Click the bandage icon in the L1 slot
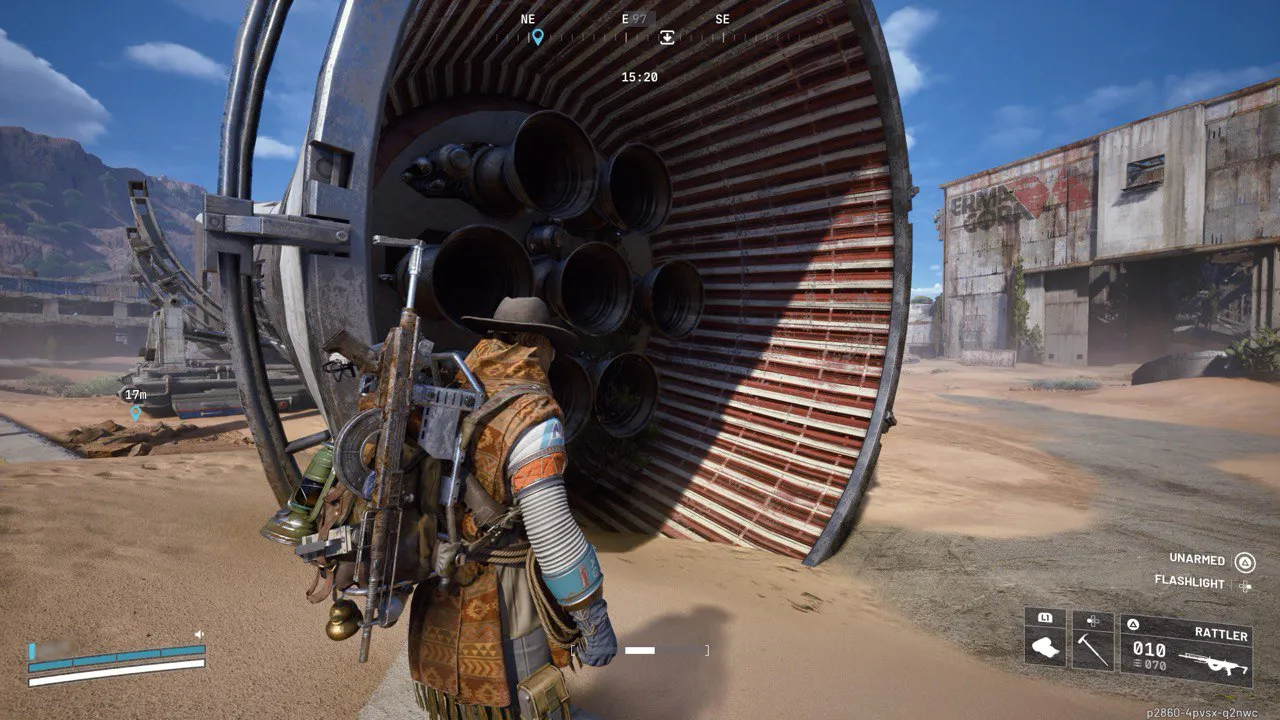The width and height of the screenshot is (1280, 720). 1045,647
